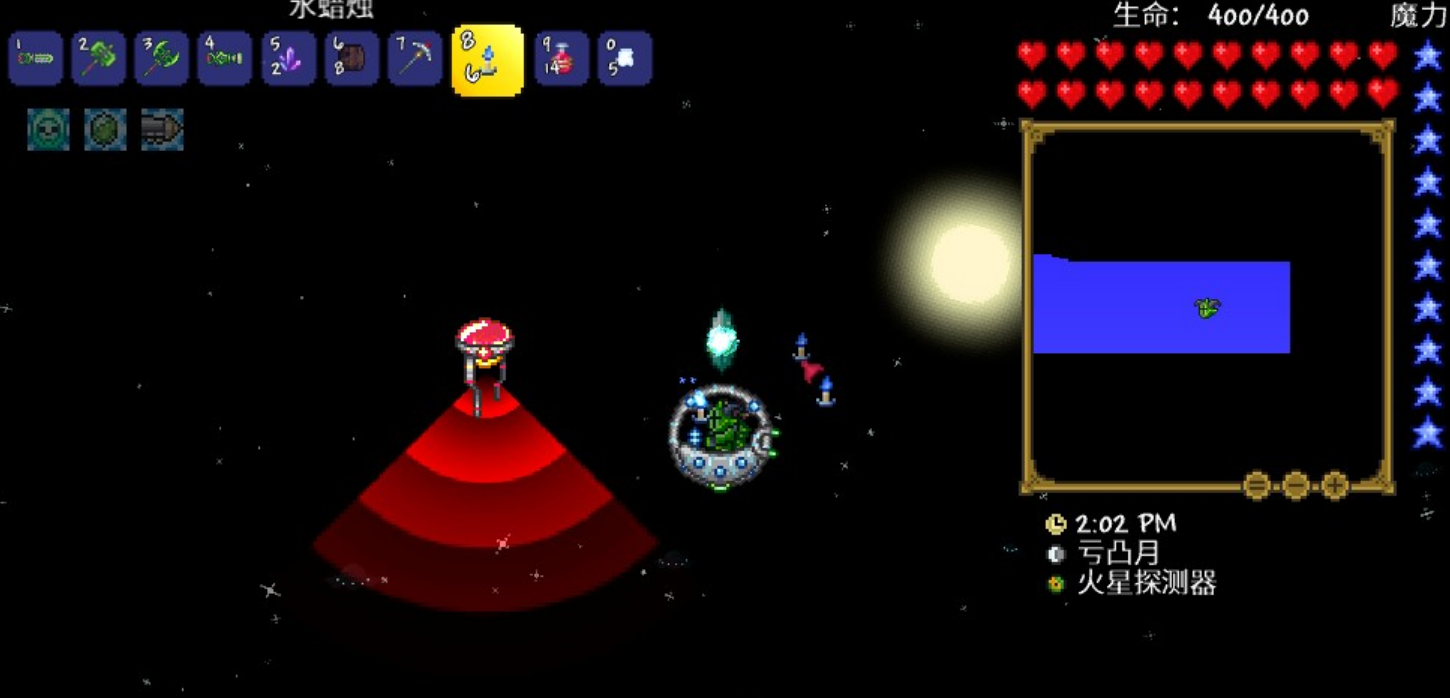Click the minimap's zoom-in plus button
Image resolution: width=1450 pixels, height=698 pixels.
coord(1335,486)
